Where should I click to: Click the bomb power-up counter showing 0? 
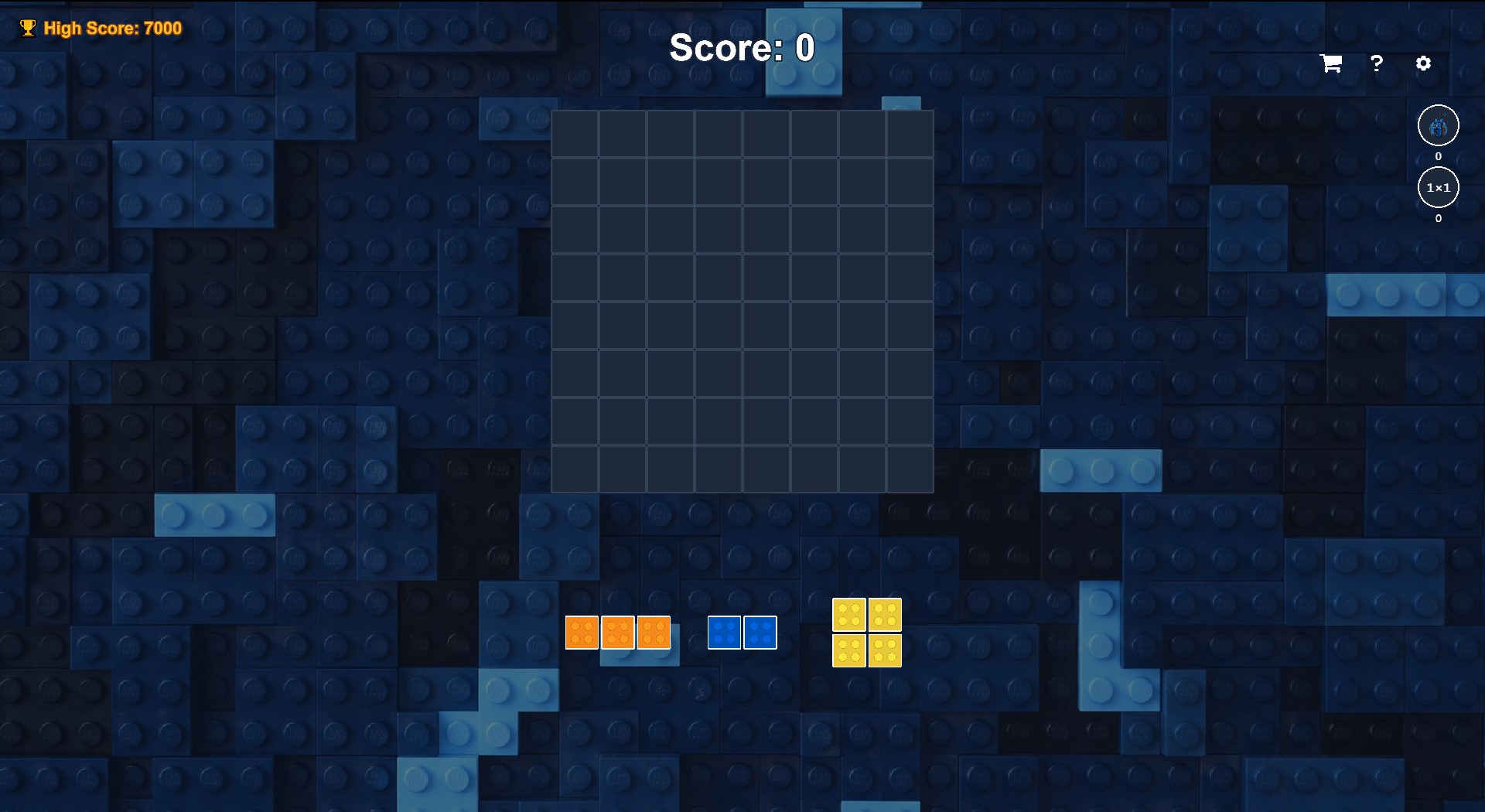[1438, 155]
